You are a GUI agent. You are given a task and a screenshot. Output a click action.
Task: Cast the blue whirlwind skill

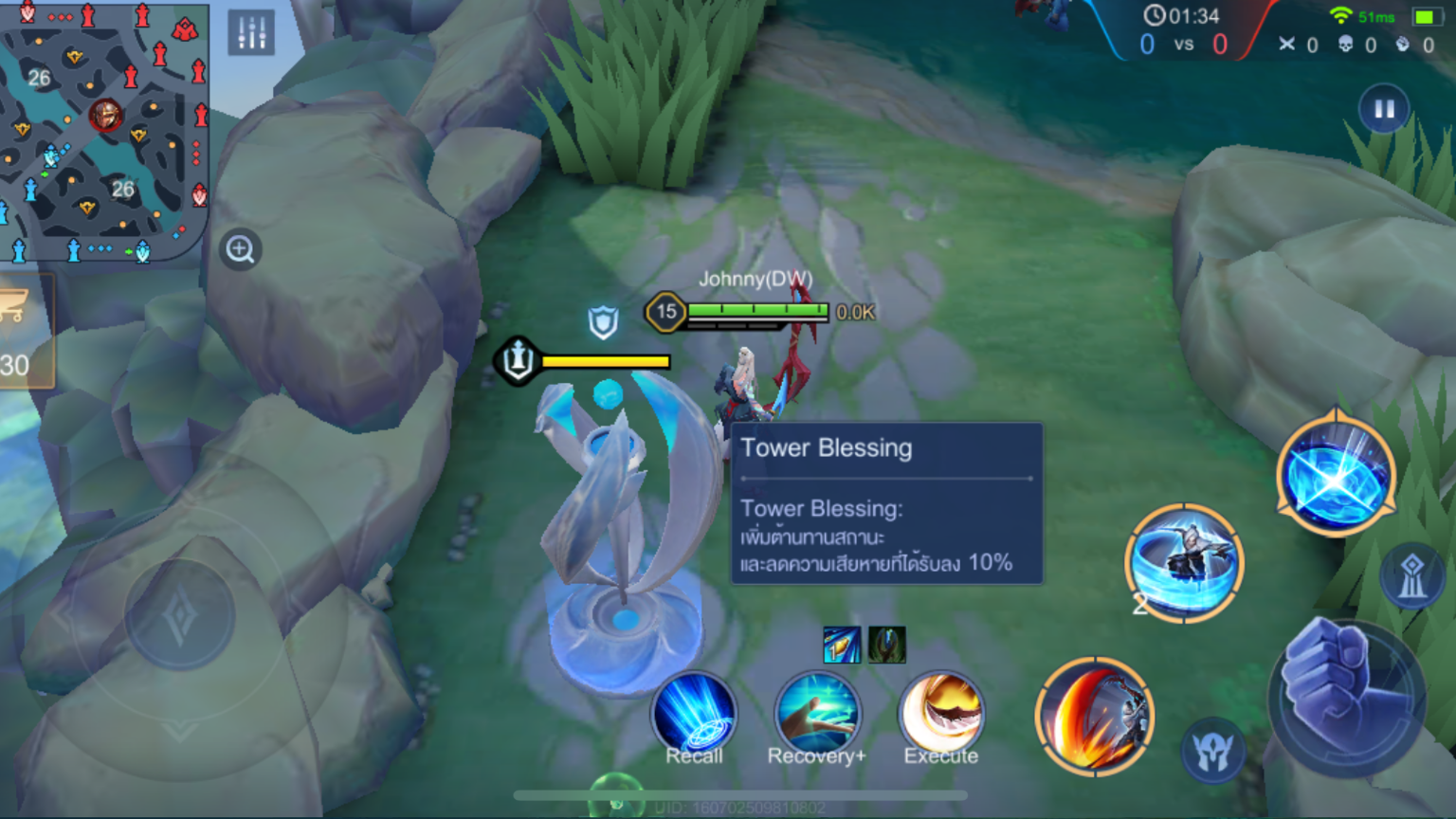(1184, 562)
